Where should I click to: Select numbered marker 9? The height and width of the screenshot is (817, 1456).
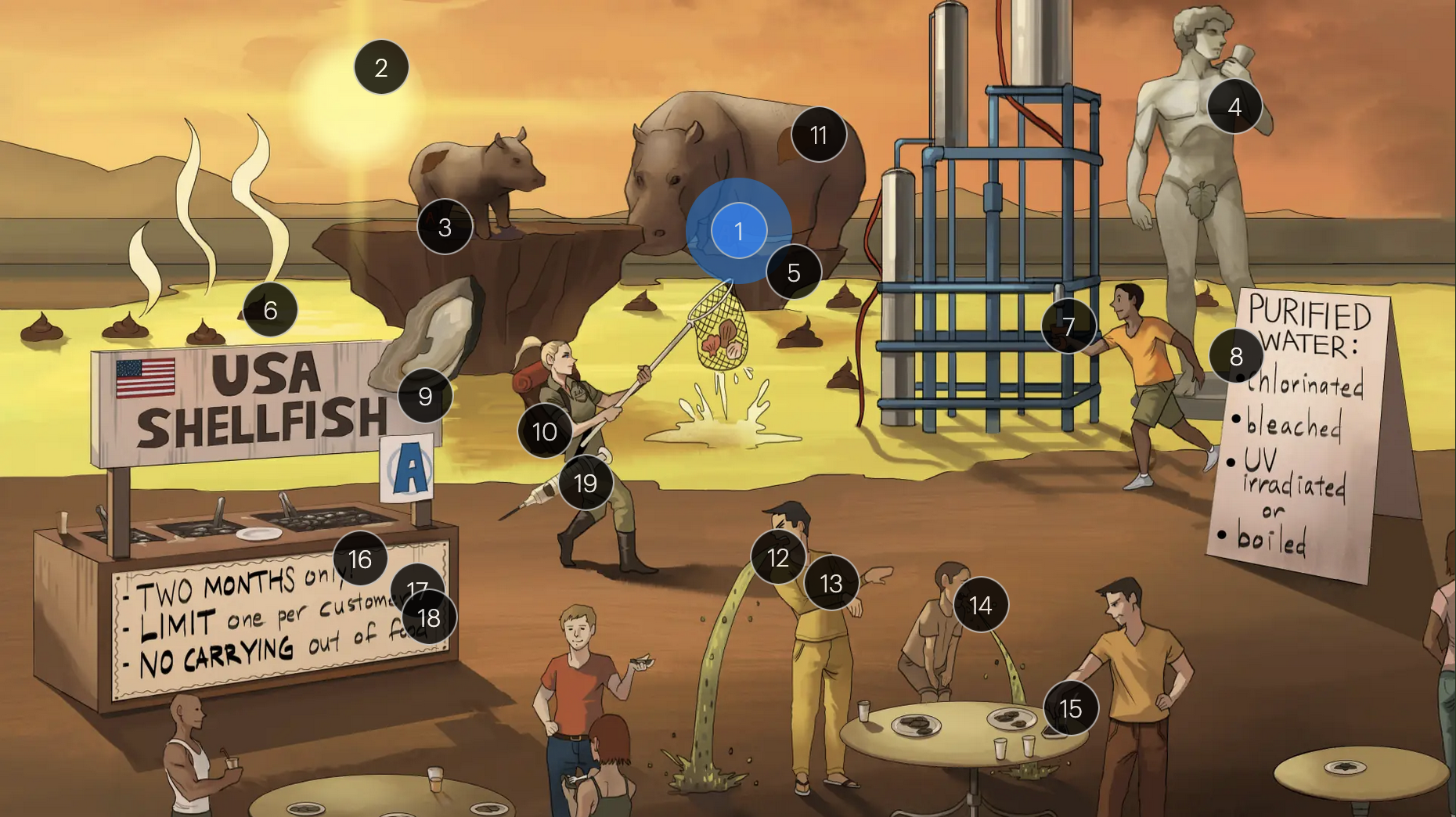(425, 396)
